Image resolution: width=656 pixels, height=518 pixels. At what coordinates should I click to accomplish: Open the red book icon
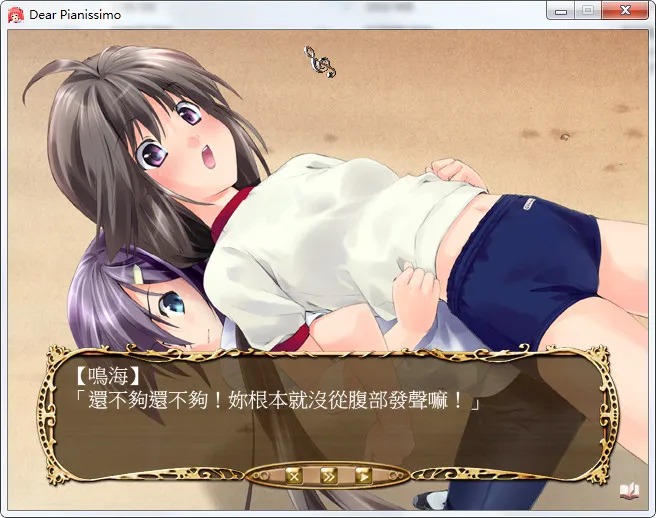(629, 490)
